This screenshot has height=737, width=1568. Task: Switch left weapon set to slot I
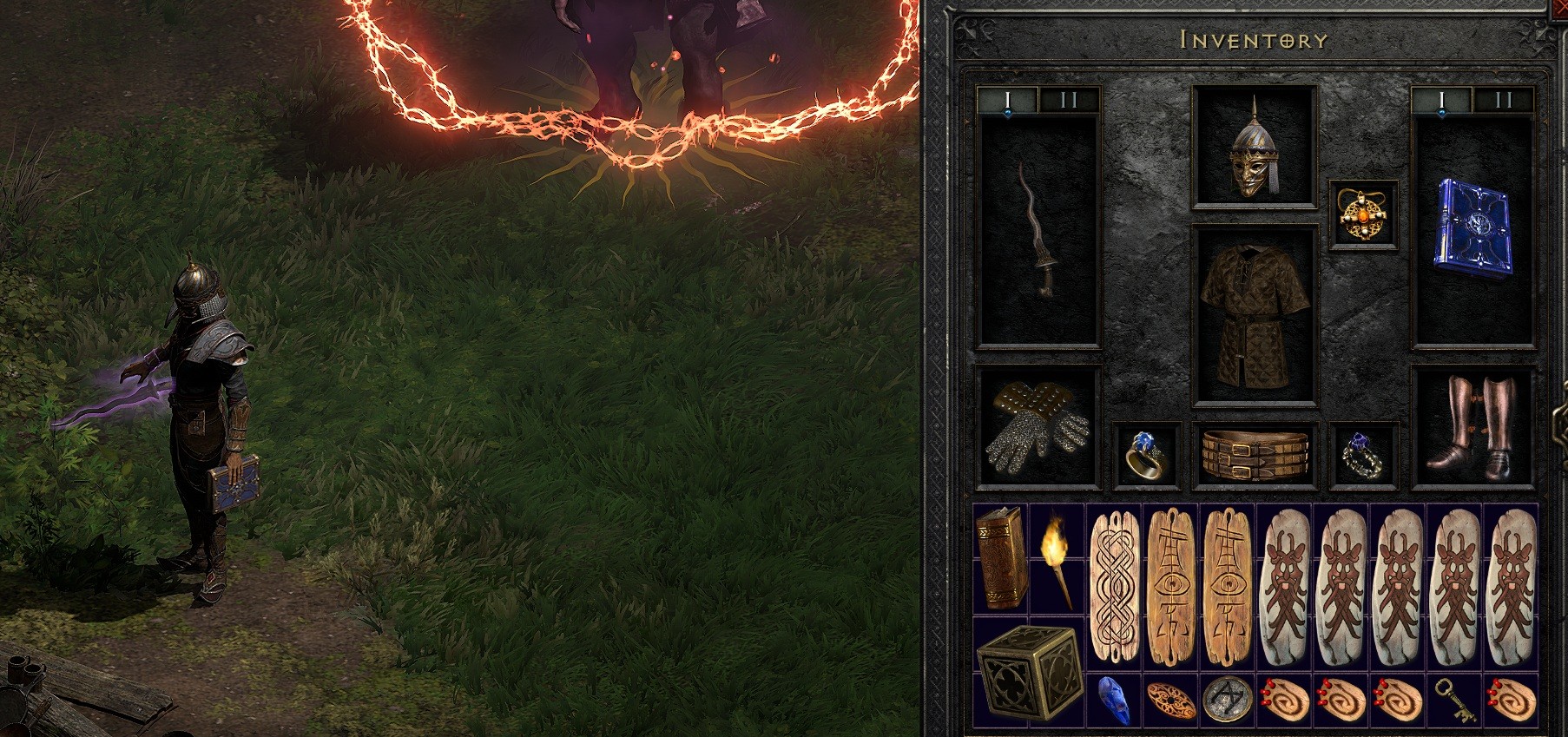coord(1007,99)
